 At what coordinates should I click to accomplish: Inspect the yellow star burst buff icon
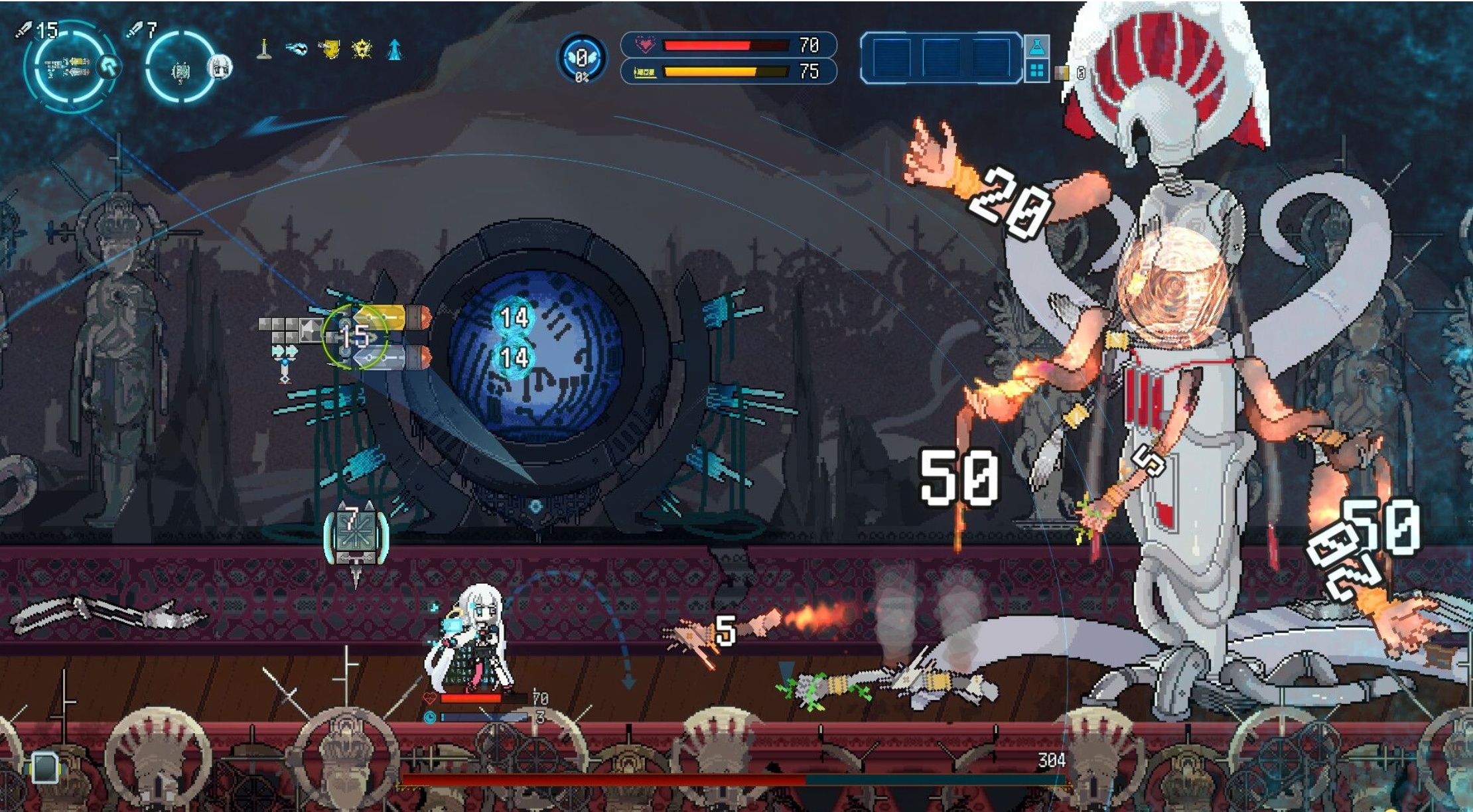(362, 49)
